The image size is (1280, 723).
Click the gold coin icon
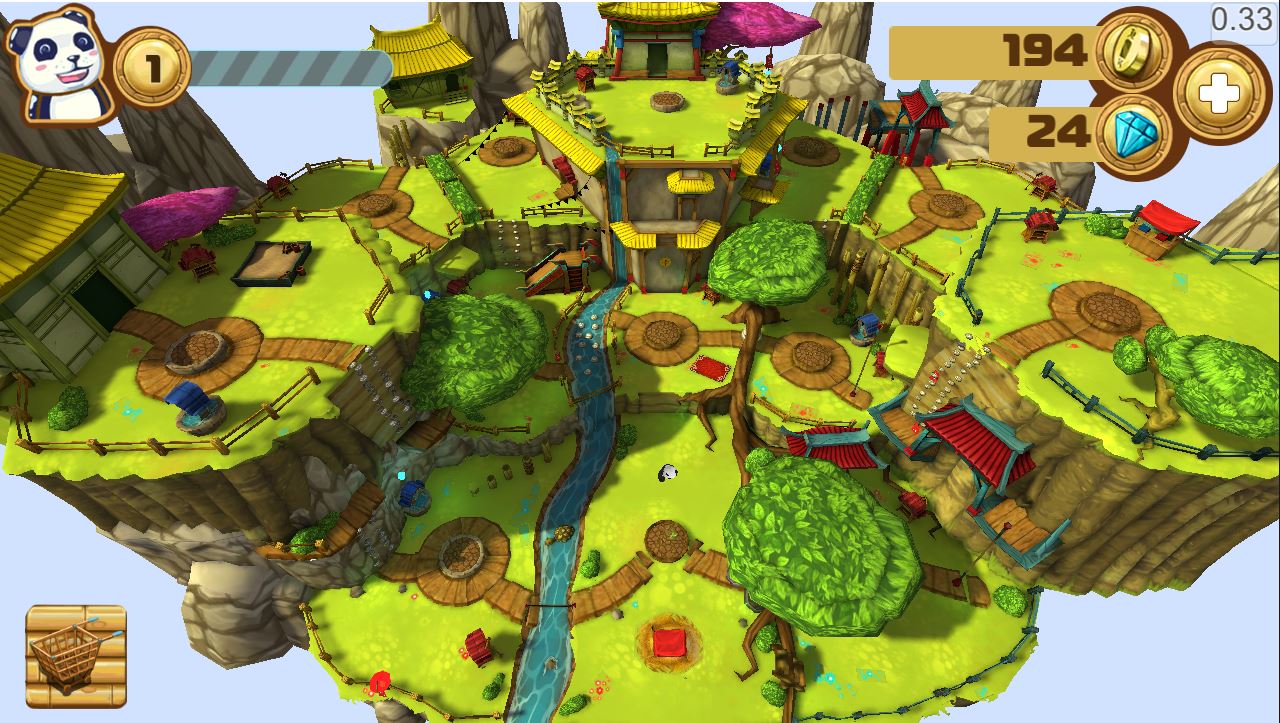(1135, 48)
